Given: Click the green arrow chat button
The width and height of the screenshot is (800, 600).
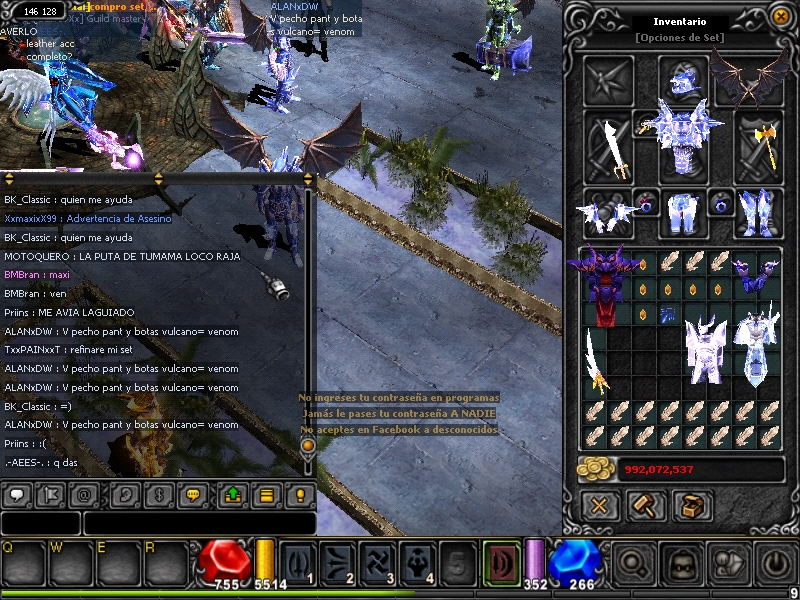Looking at the screenshot, I should point(232,494).
